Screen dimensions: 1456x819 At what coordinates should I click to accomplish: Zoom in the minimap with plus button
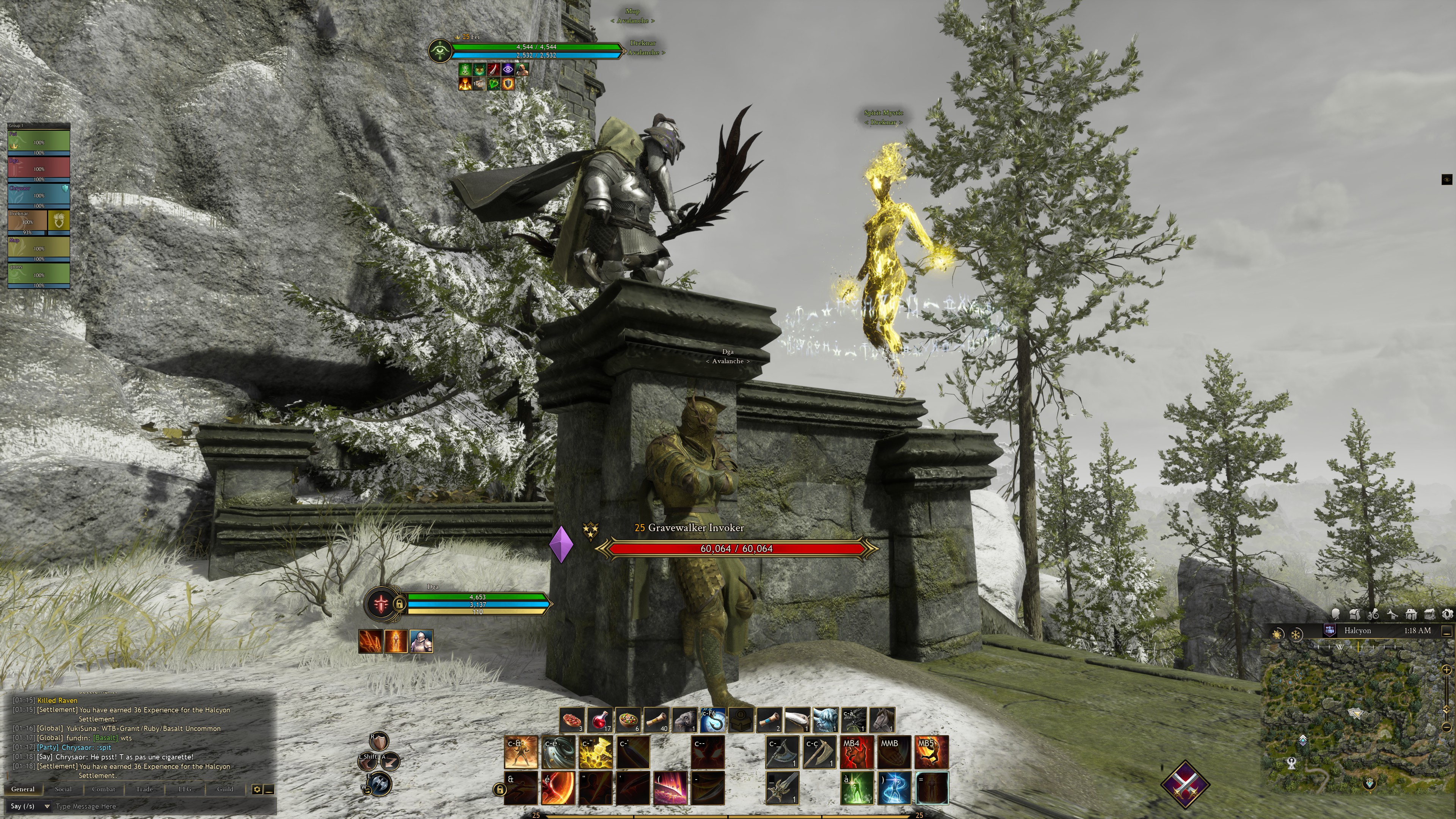coord(1446,670)
